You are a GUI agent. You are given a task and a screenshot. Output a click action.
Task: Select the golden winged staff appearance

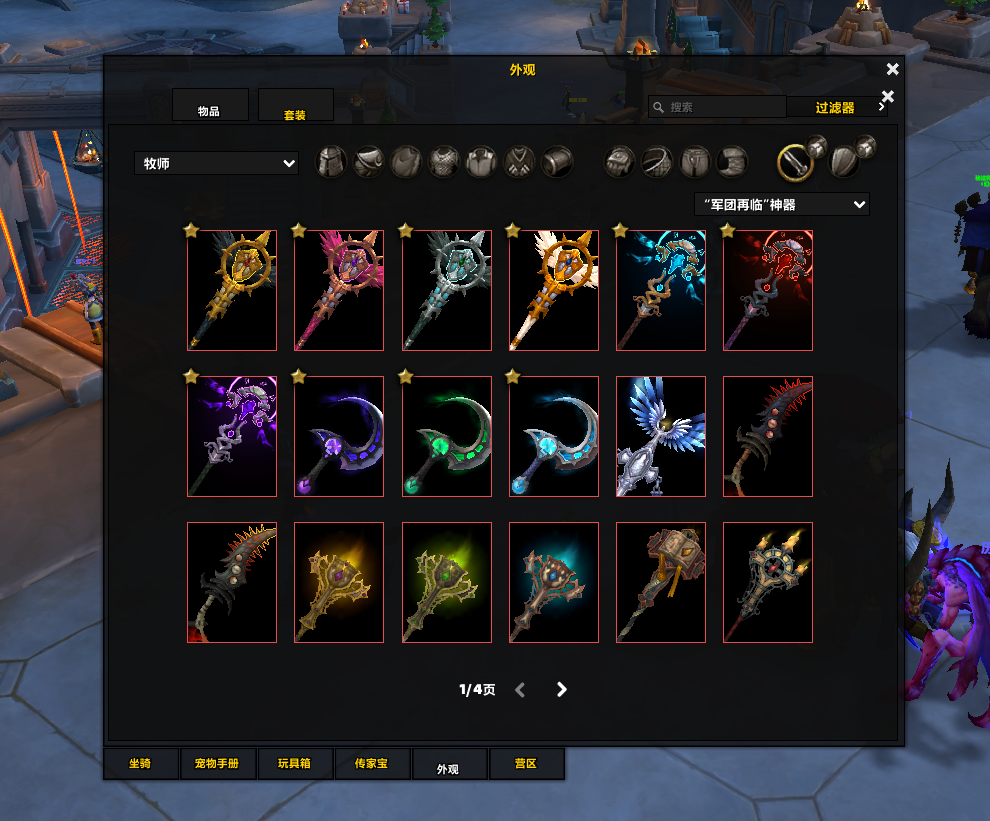(x=232, y=290)
